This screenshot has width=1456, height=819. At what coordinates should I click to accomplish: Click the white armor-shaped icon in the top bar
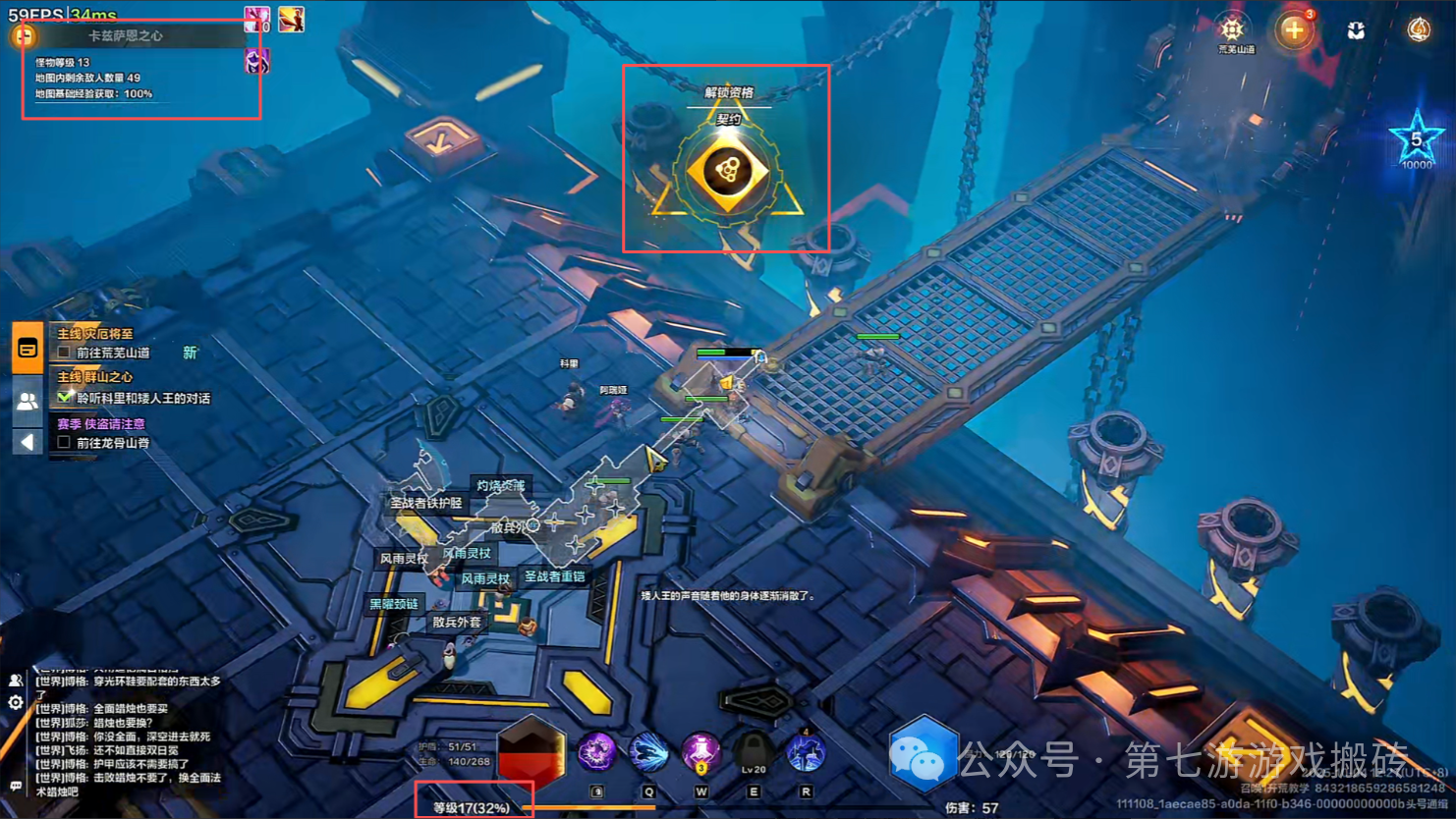[1356, 31]
